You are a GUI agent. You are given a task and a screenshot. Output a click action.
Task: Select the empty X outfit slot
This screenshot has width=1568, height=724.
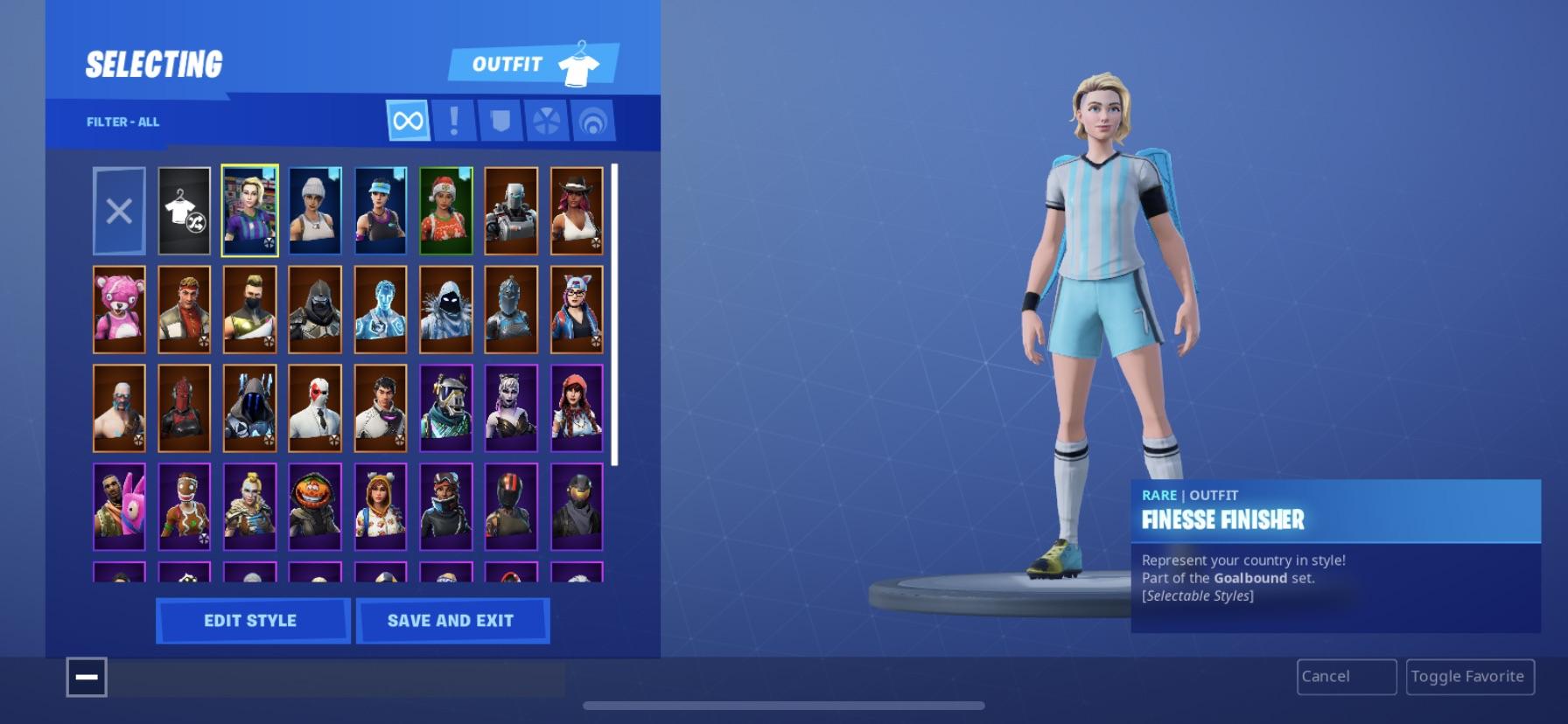(x=119, y=210)
